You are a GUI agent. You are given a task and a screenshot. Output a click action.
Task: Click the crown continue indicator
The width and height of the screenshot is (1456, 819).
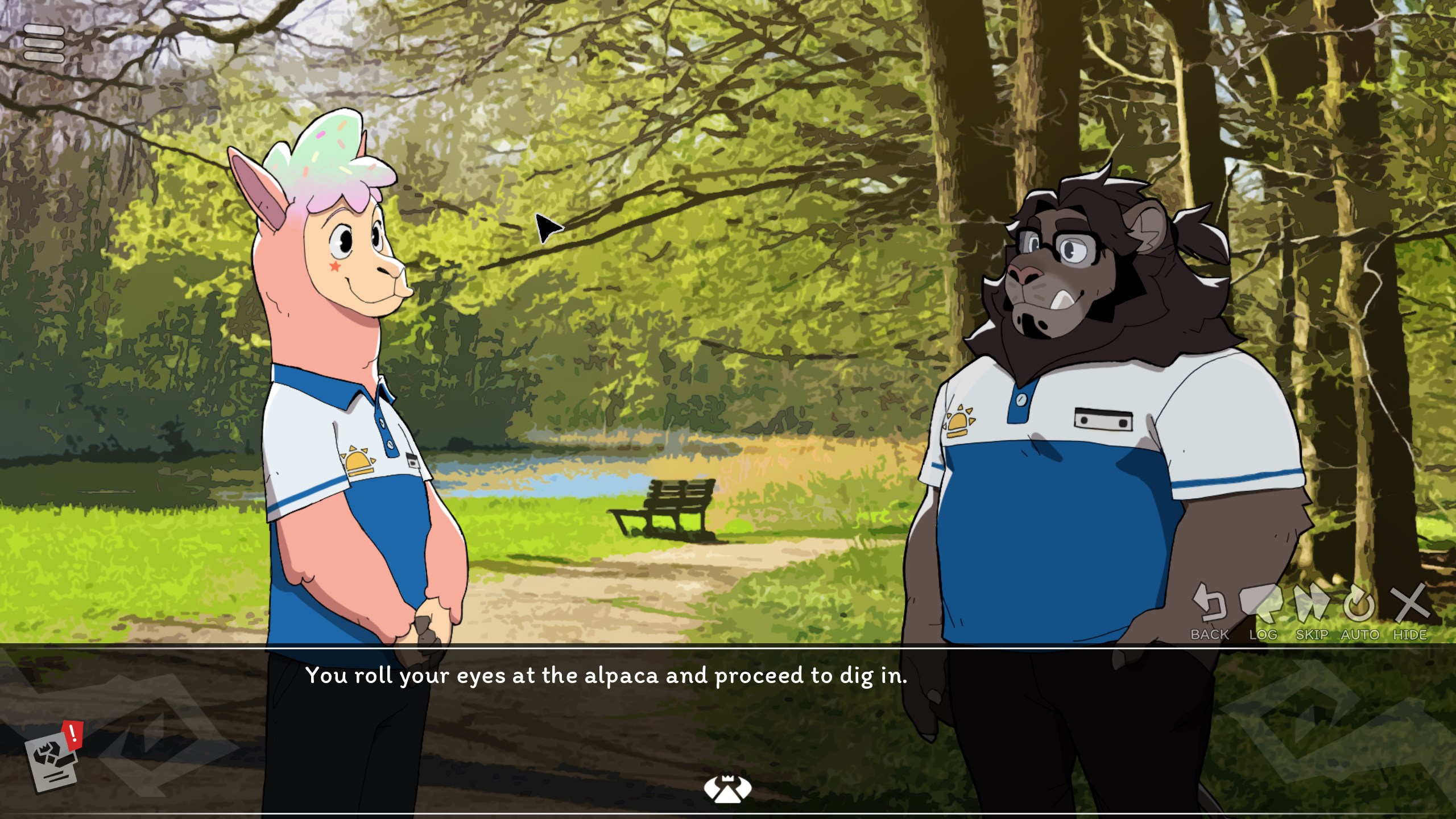click(727, 788)
